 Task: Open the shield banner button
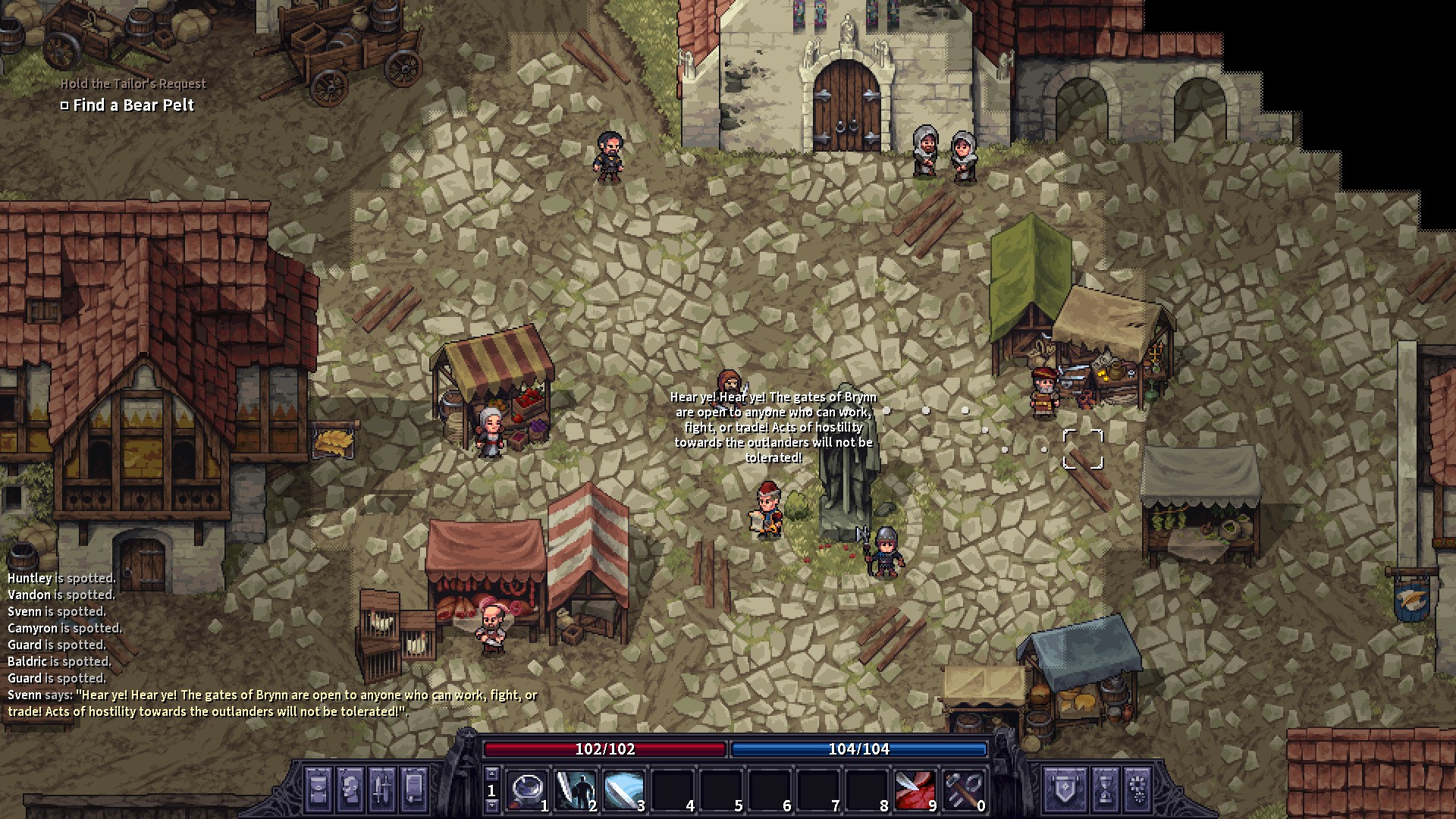click(x=1065, y=788)
